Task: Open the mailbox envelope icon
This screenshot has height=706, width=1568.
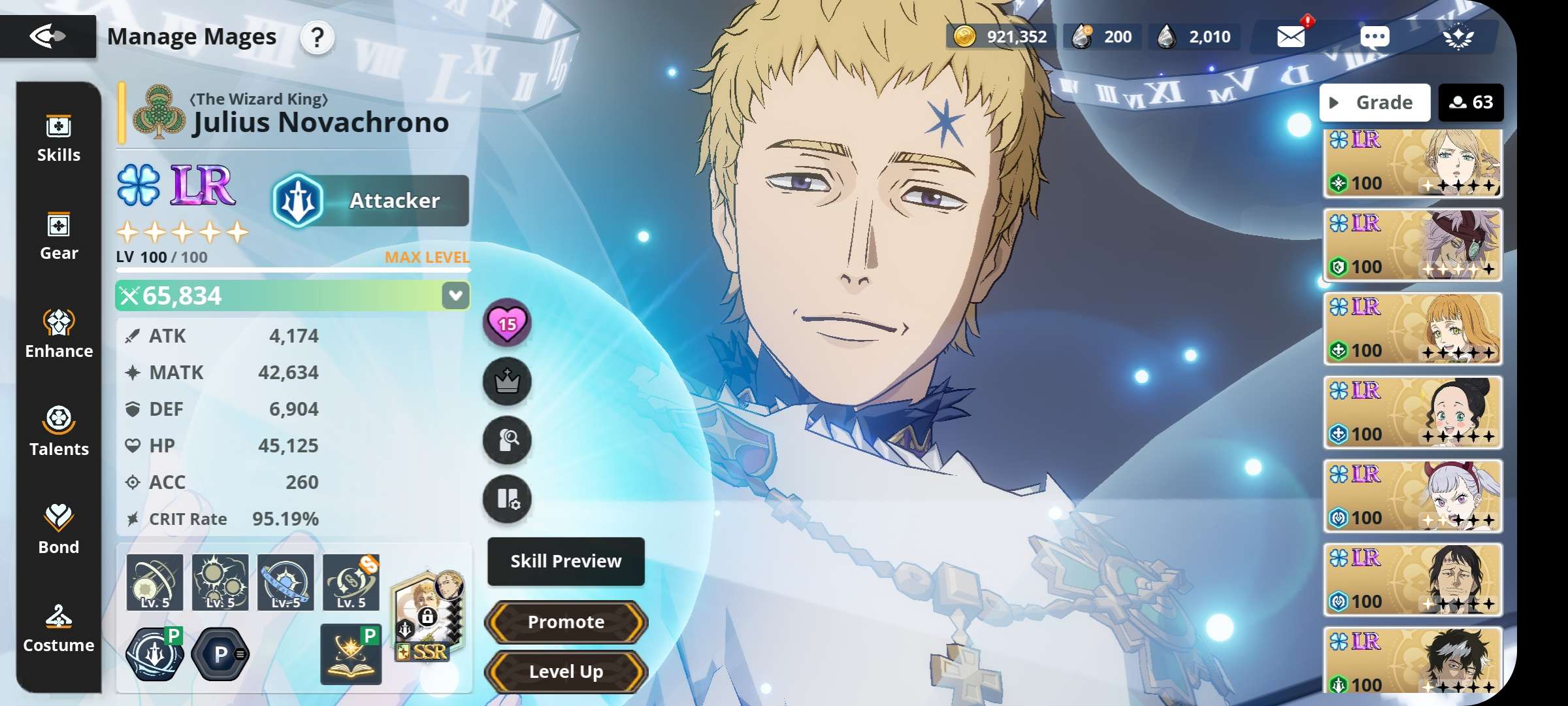Action: point(1291,37)
